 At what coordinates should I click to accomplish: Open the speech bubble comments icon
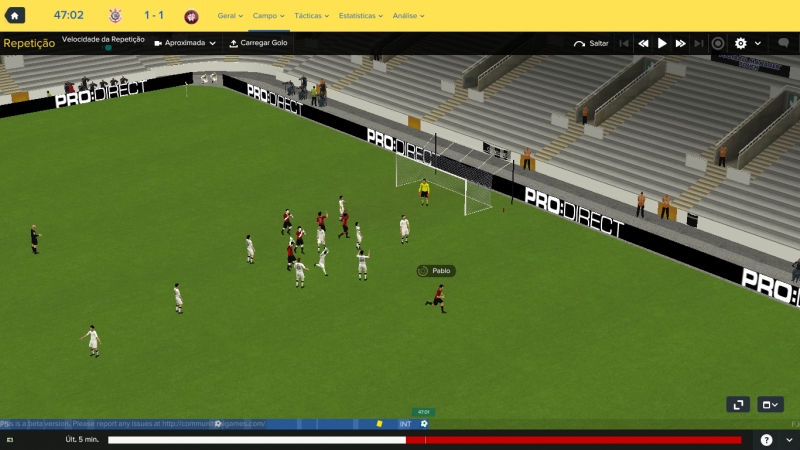[x=779, y=44]
